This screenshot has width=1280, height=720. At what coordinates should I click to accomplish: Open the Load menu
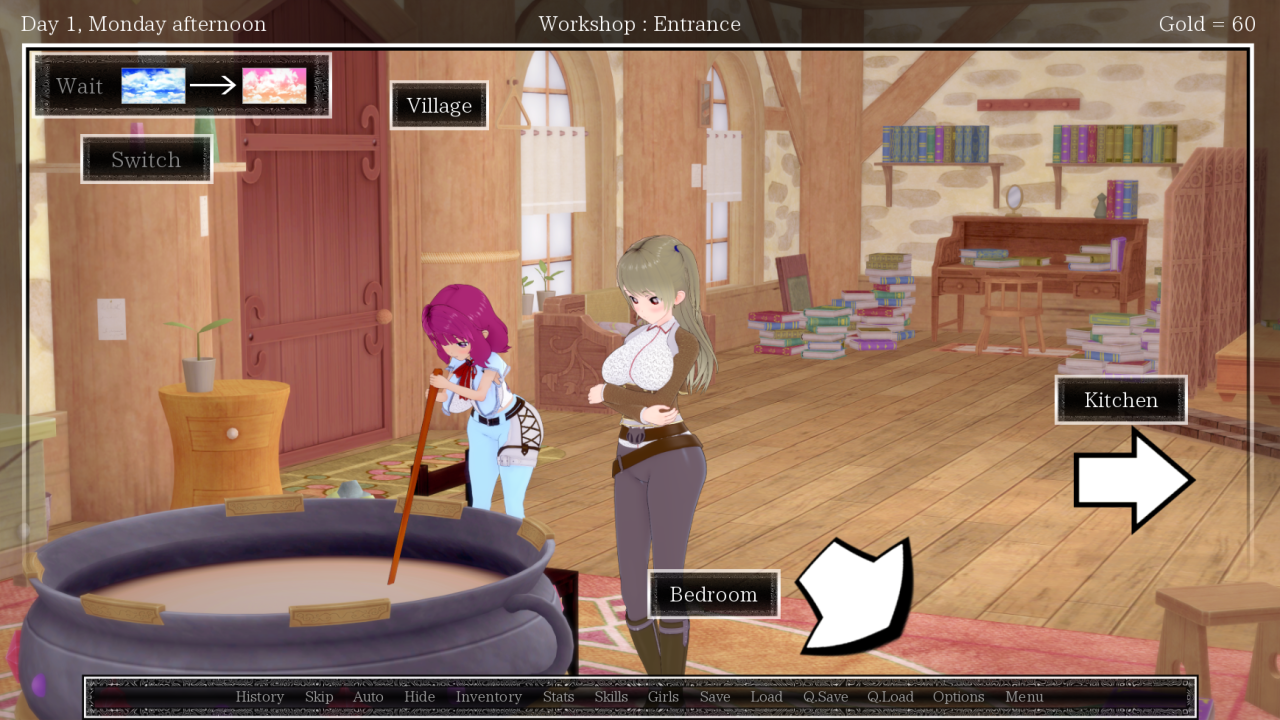[767, 697]
